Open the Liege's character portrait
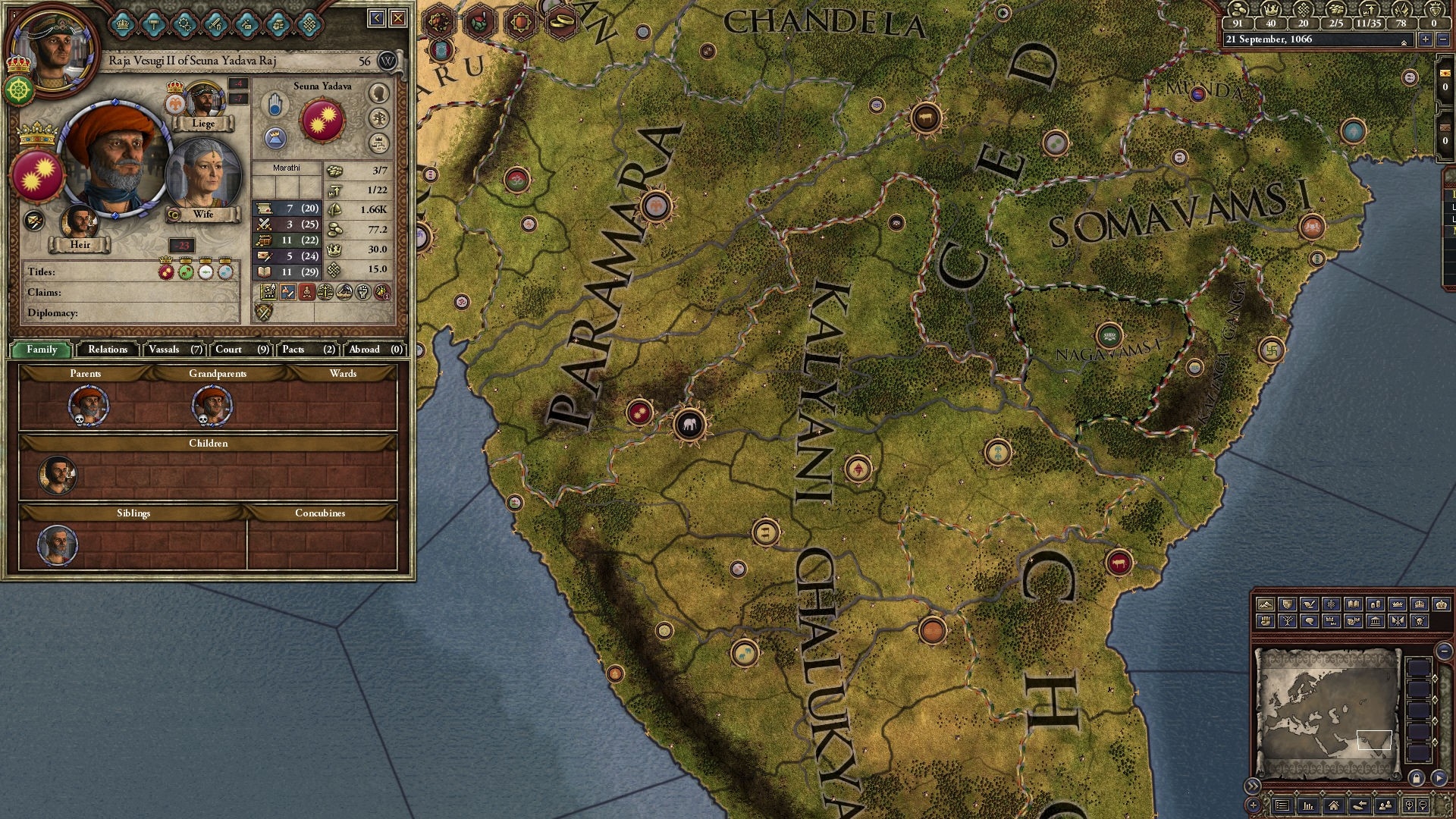The height and width of the screenshot is (819, 1456). tap(203, 99)
